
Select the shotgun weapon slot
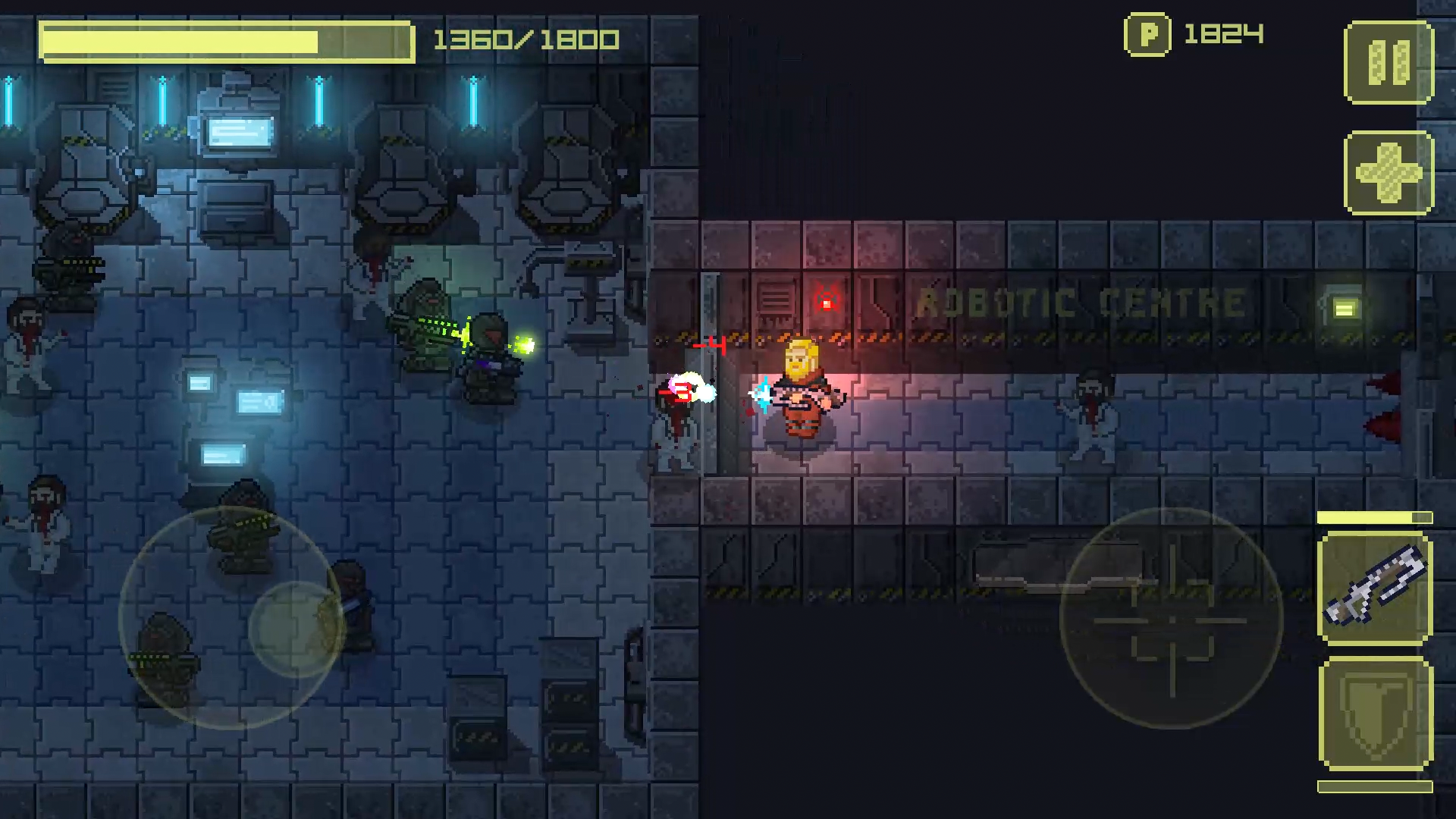(x=1375, y=588)
